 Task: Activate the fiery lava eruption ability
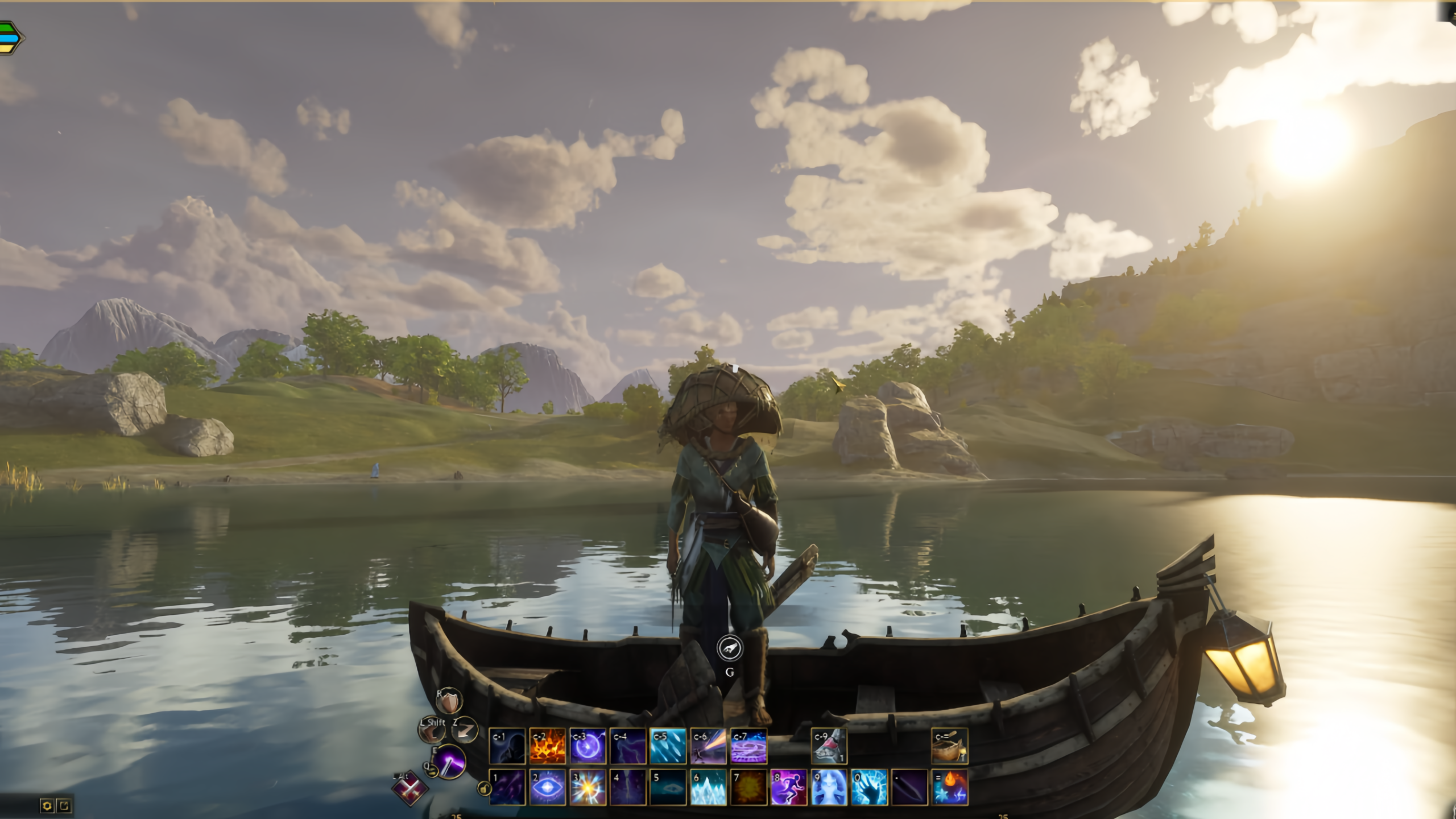coord(547,746)
